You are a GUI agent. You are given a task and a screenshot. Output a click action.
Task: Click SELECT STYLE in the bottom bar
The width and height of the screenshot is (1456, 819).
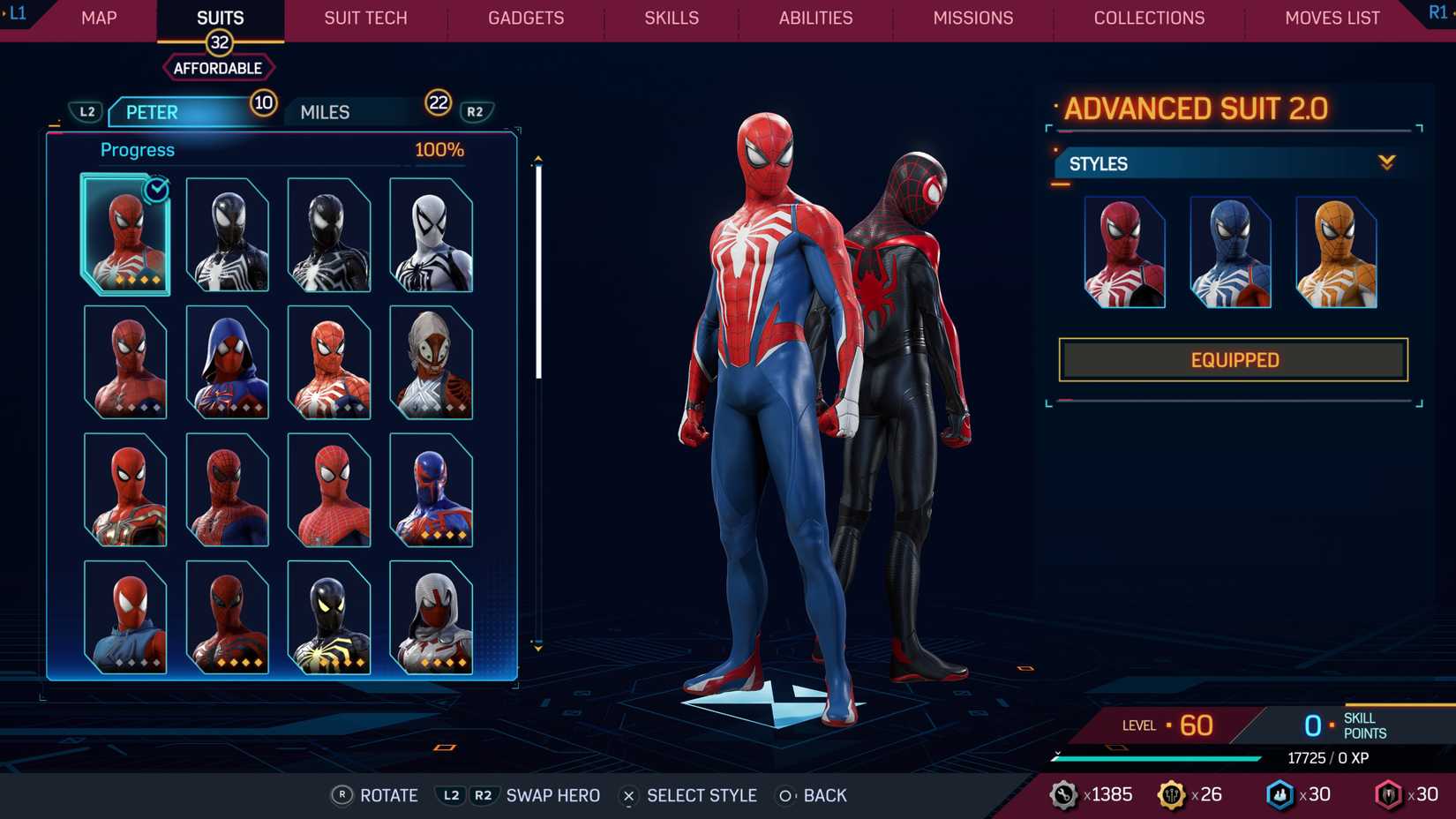[701, 795]
